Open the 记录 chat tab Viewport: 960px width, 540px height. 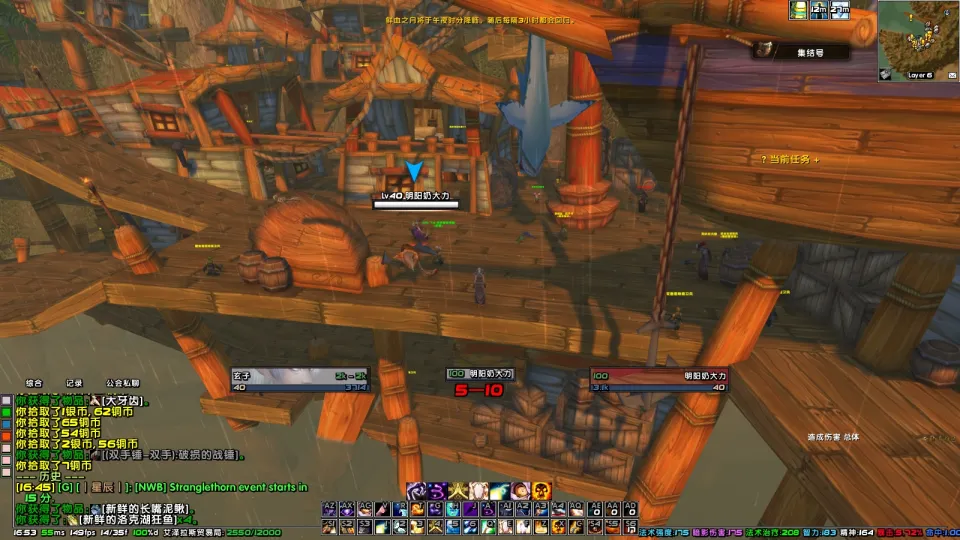click(x=74, y=382)
